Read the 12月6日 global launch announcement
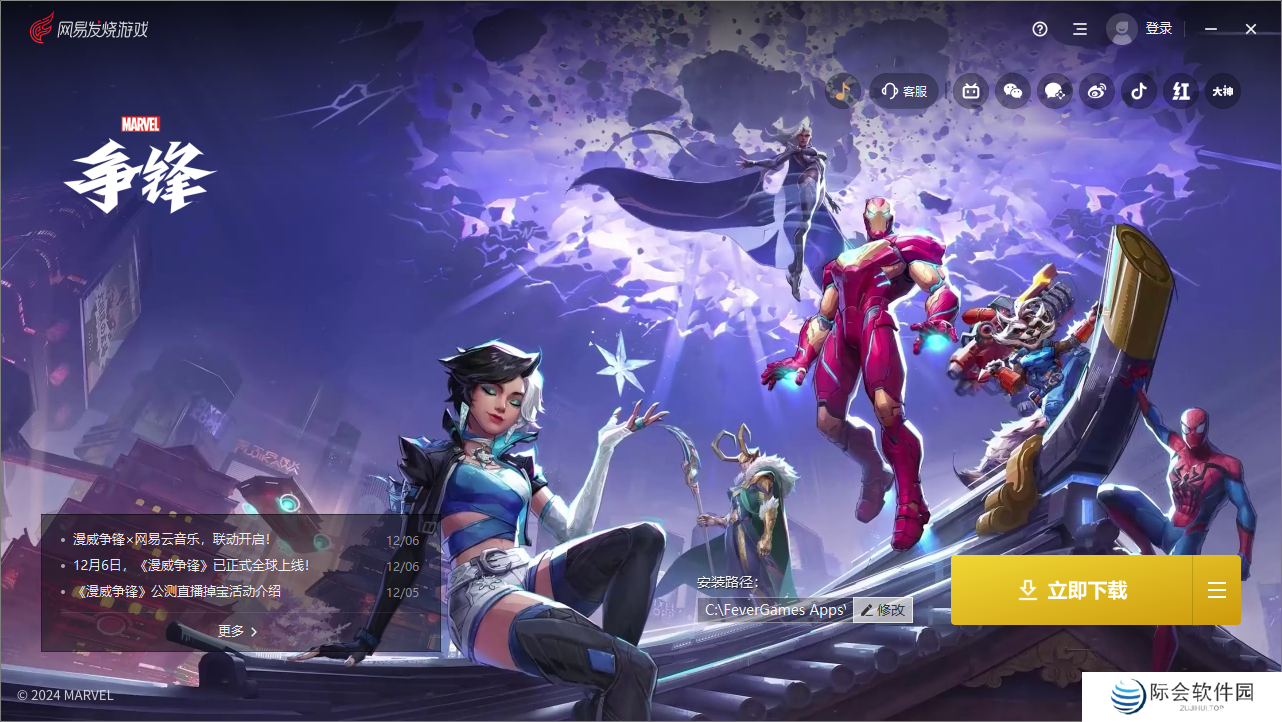Image resolution: width=1282 pixels, height=722 pixels. [191, 566]
